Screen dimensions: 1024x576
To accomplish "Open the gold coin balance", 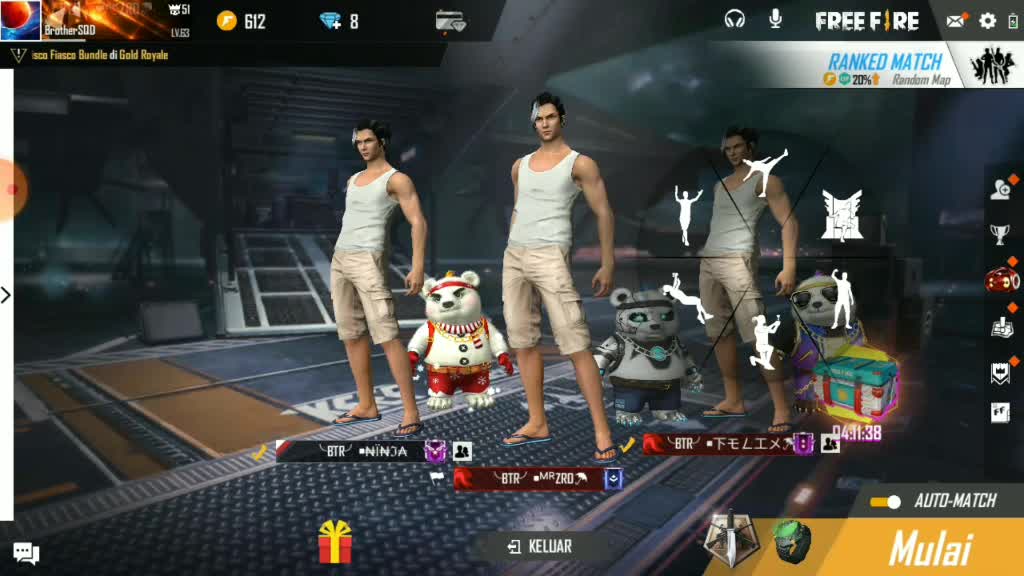I will [243, 21].
